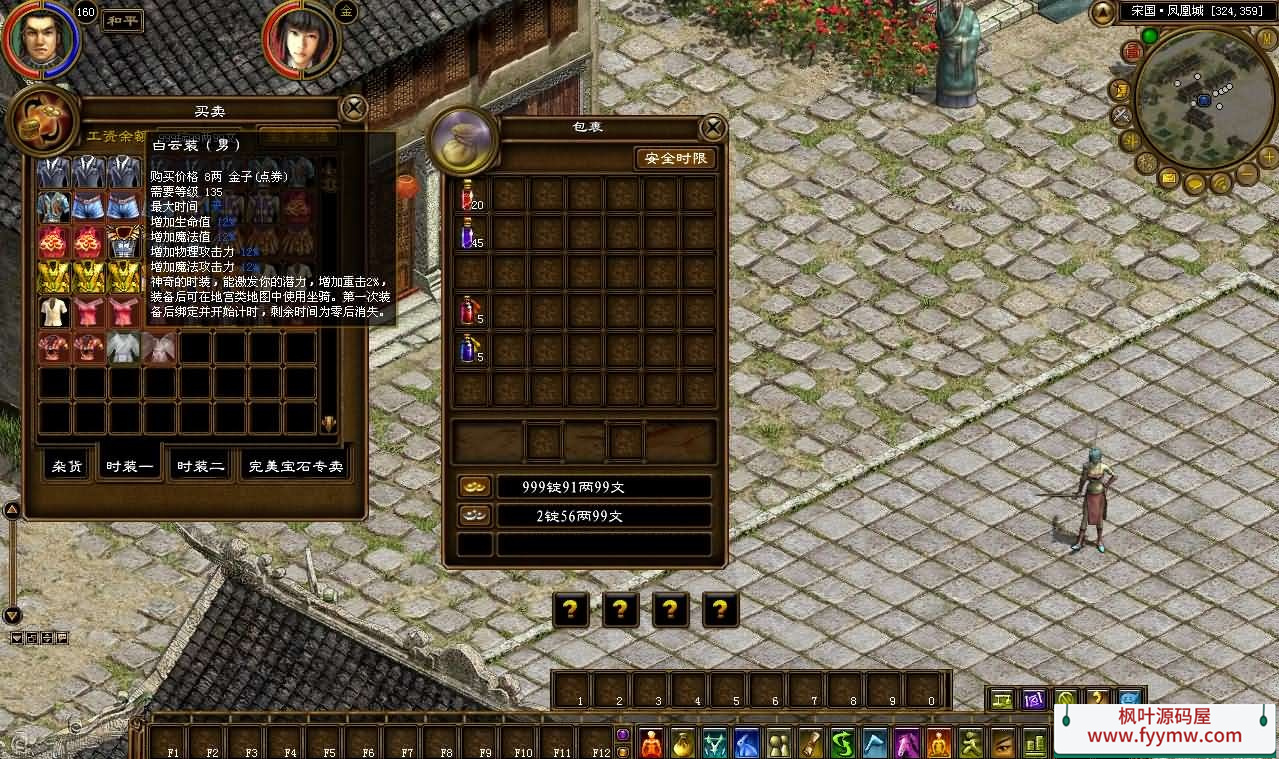1279x759 pixels.
Task: Click the first yellow question mark box
Action: point(570,609)
